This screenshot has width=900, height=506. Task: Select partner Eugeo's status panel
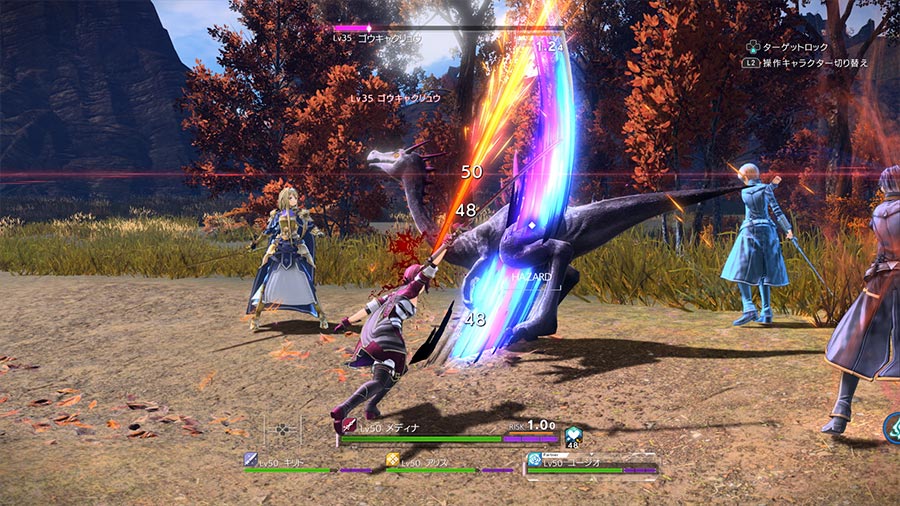point(592,463)
